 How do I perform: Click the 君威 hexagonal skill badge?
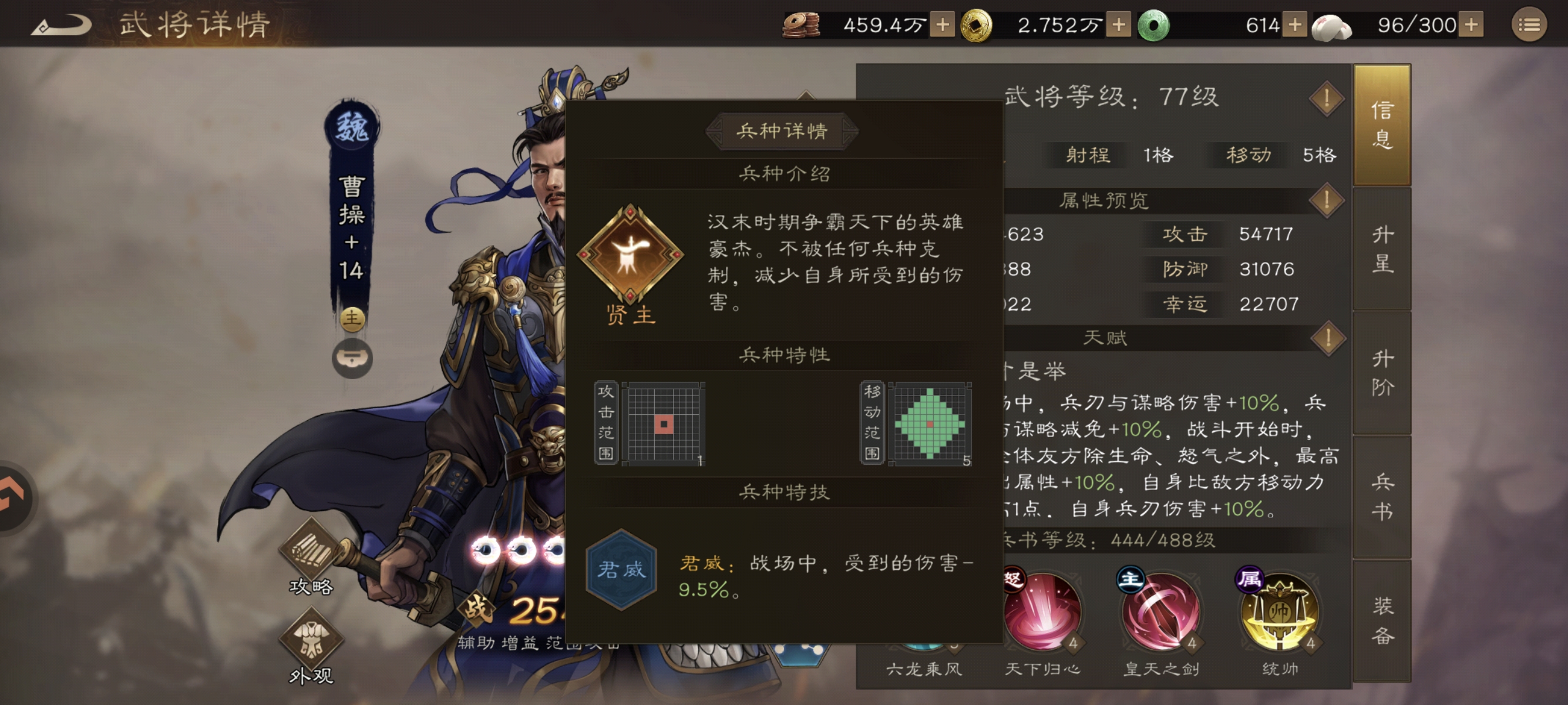(x=622, y=569)
